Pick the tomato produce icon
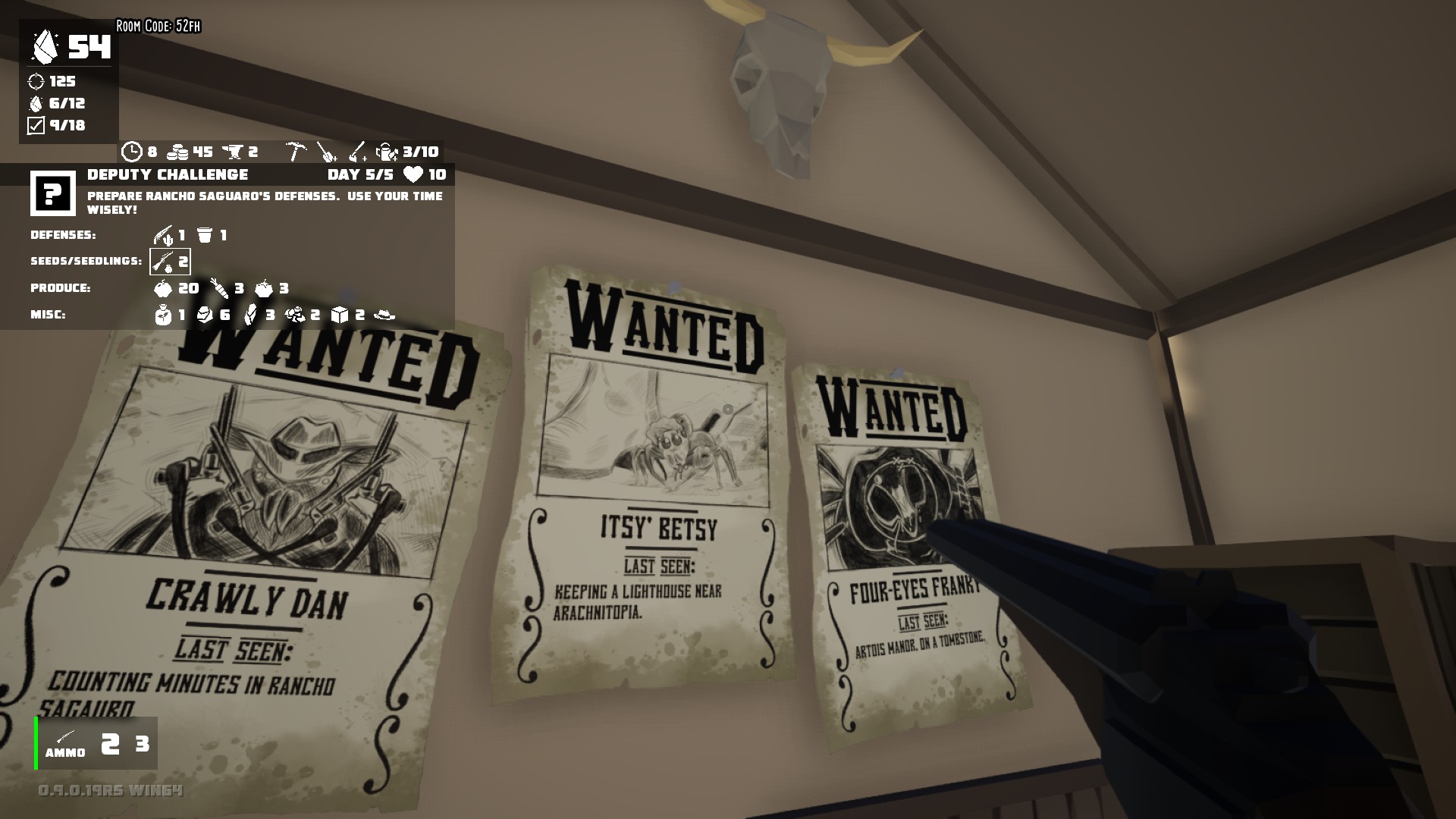The image size is (1456, 819). point(264,288)
